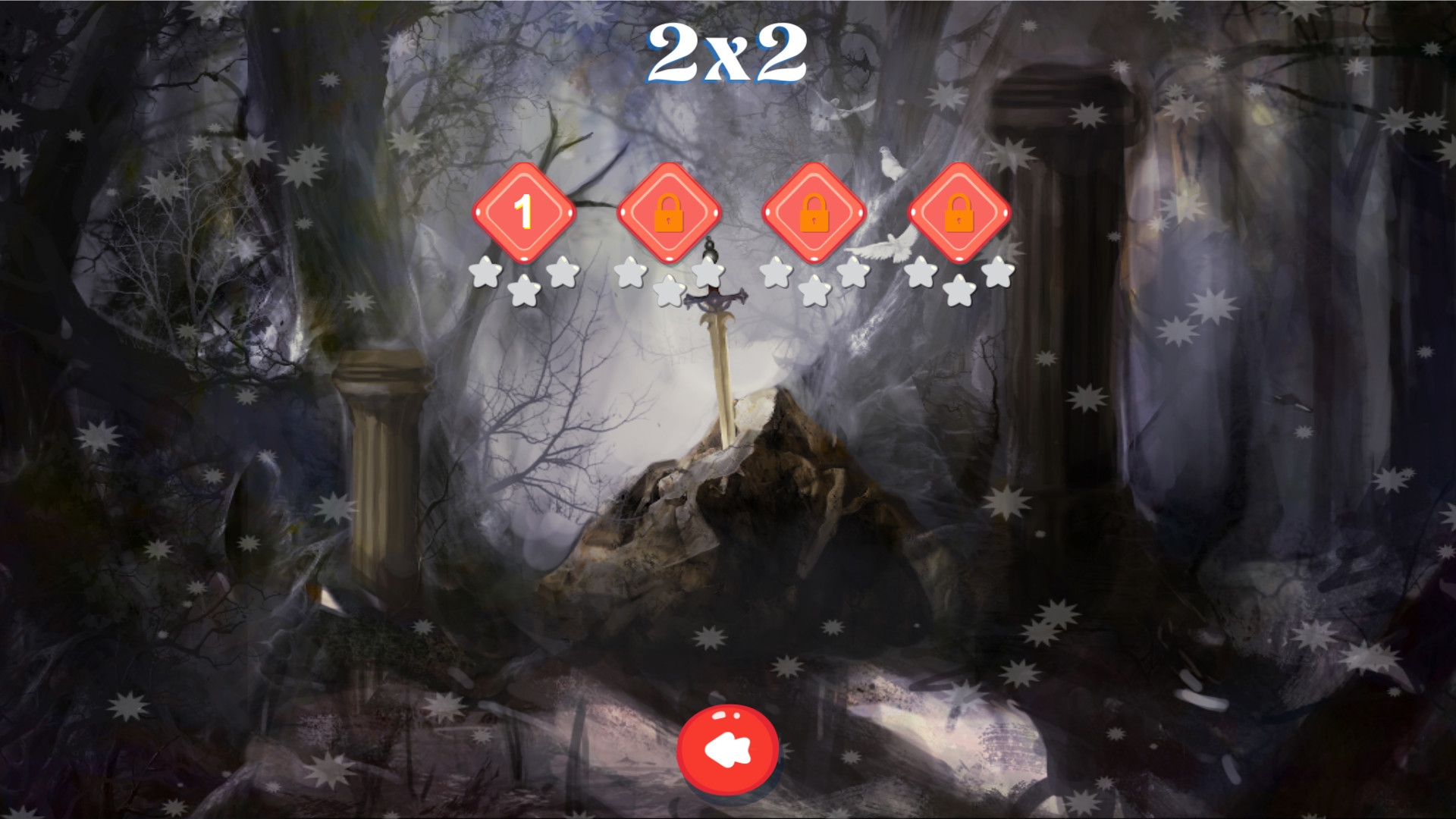Click the rightmost red diamond tile
Screen dimensions: 1456x819
pyautogui.click(x=960, y=211)
